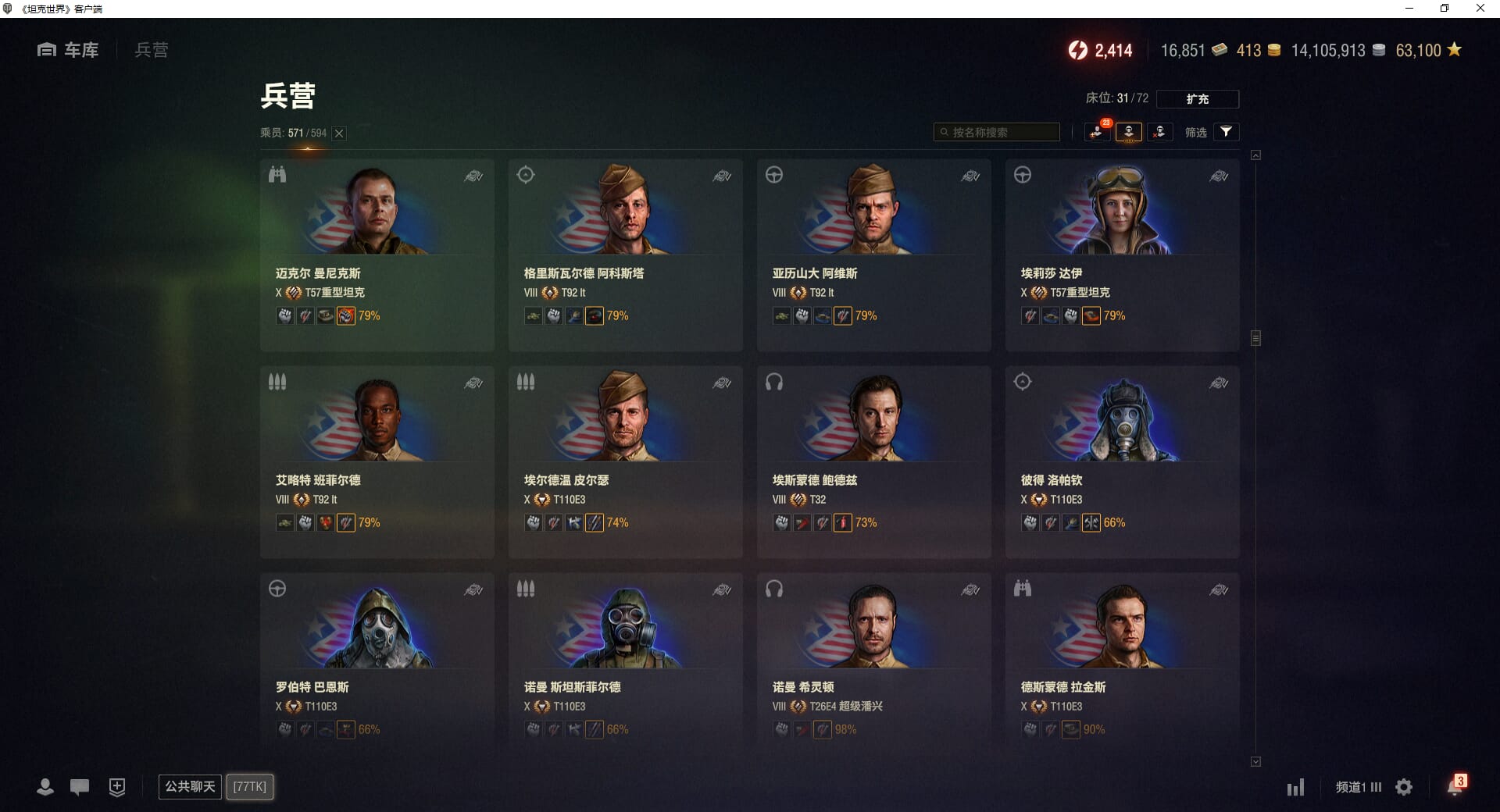The height and width of the screenshot is (812, 1500).
Task: Choose the 格里斯瓦尔德 阿科斯塔 crew card
Action: (625, 255)
